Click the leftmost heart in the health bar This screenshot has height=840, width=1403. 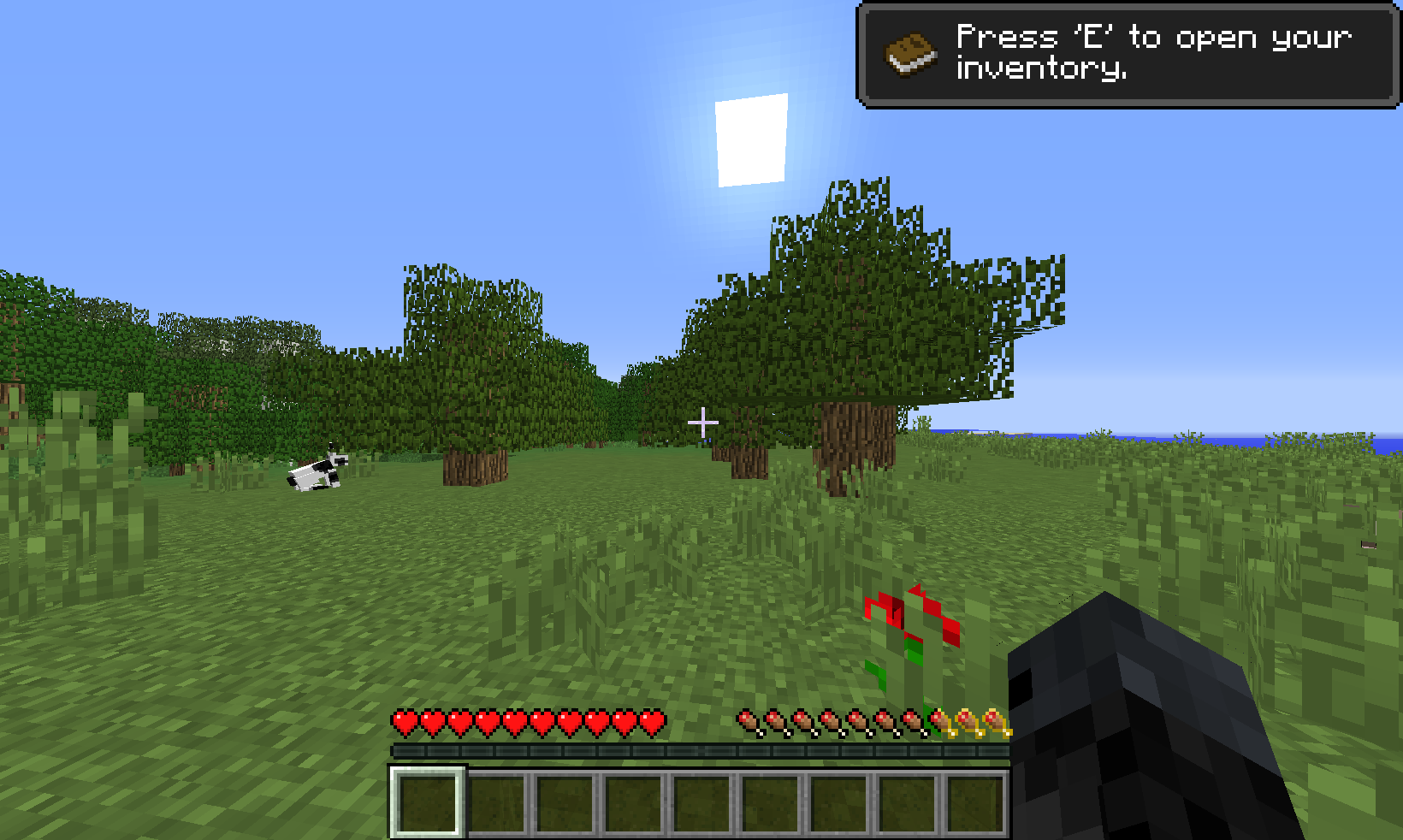click(x=402, y=723)
